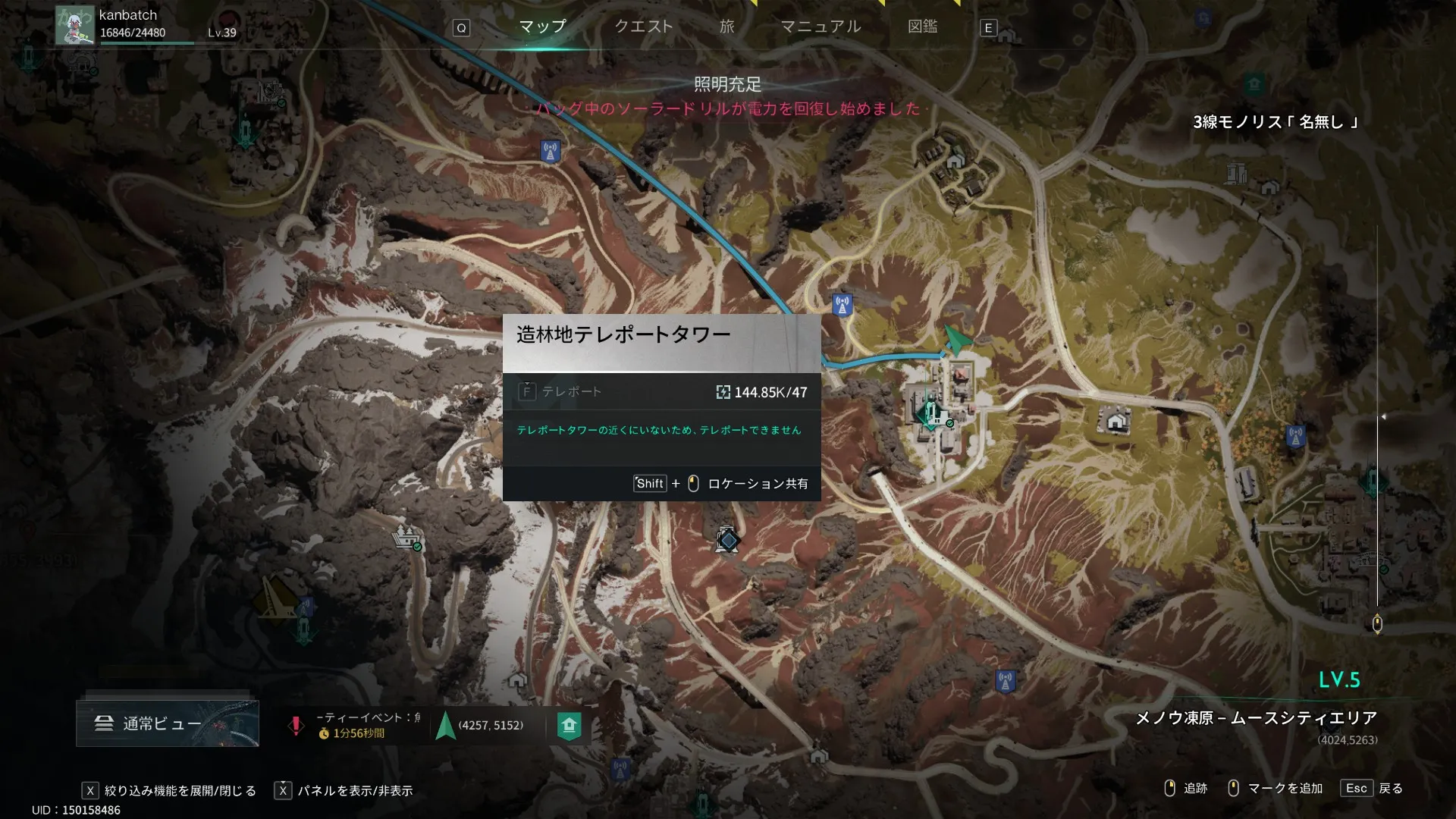Image resolution: width=1456 pixels, height=819 pixels.
Task: Toggle the 通常ビュー map view button
Action: point(167,723)
